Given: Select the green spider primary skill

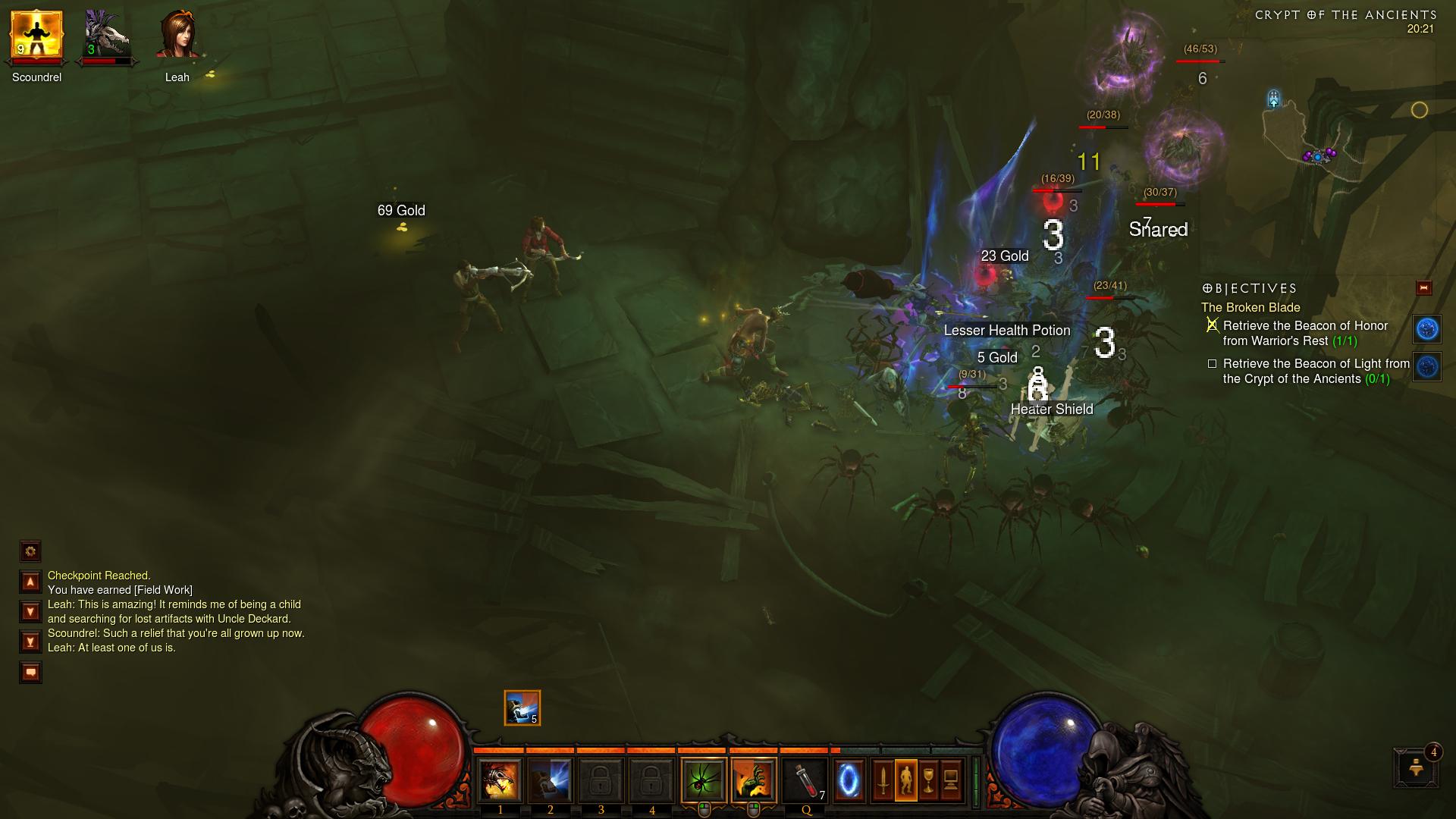Looking at the screenshot, I should pos(704,781).
